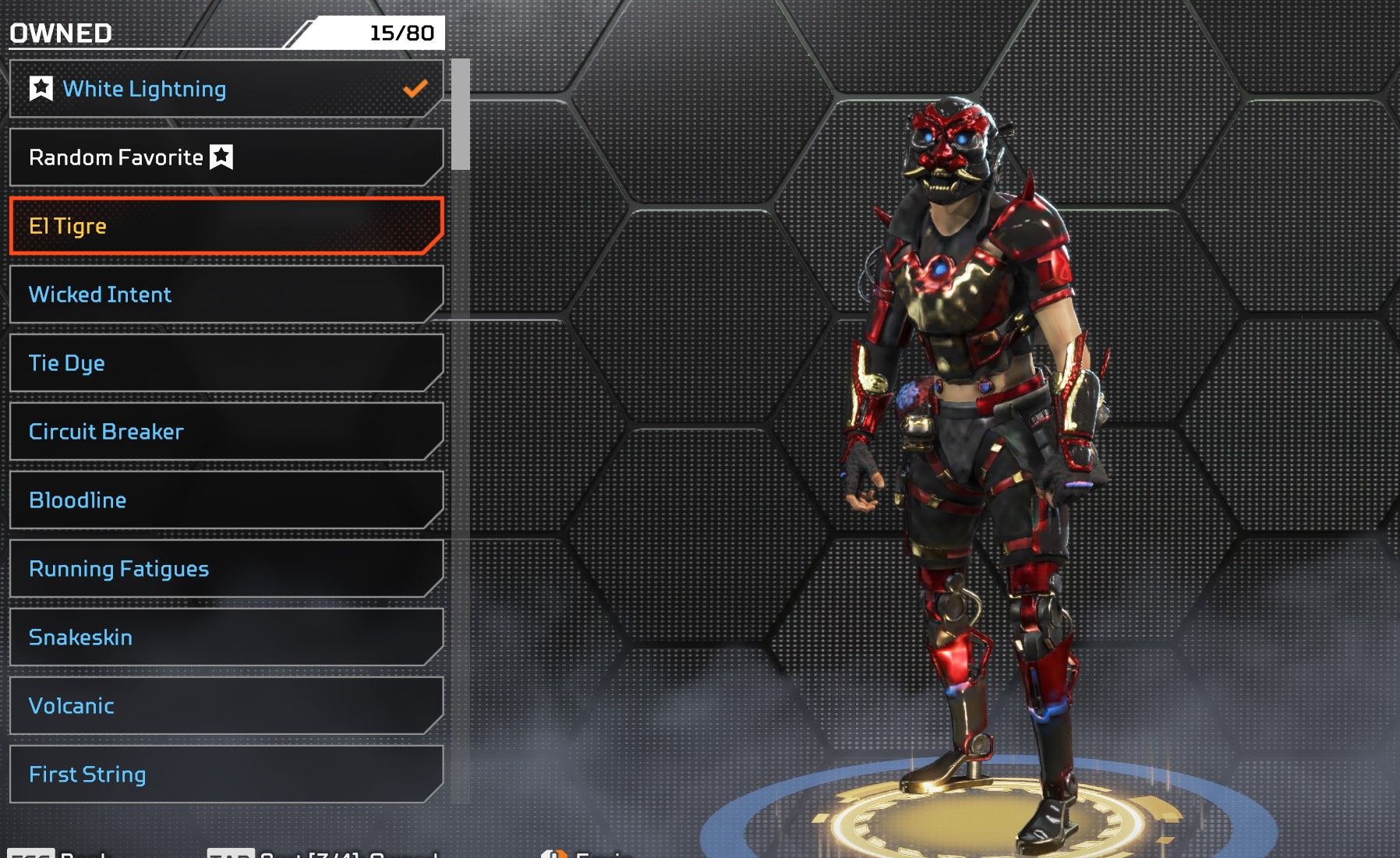The width and height of the screenshot is (1400, 858).
Task: Preview the Wicked Intent skin
Action: point(226,295)
